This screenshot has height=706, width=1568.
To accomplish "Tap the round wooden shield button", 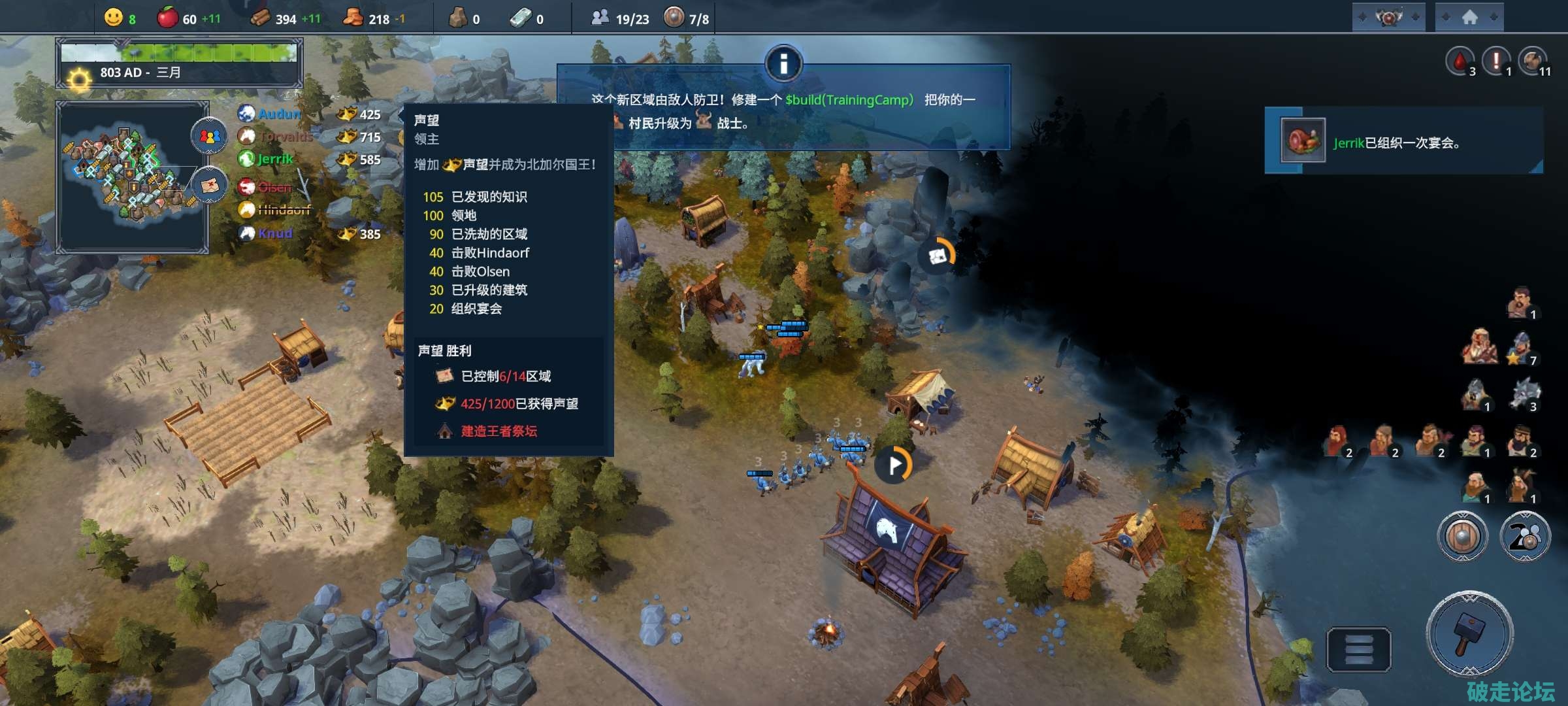I will [1462, 537].
